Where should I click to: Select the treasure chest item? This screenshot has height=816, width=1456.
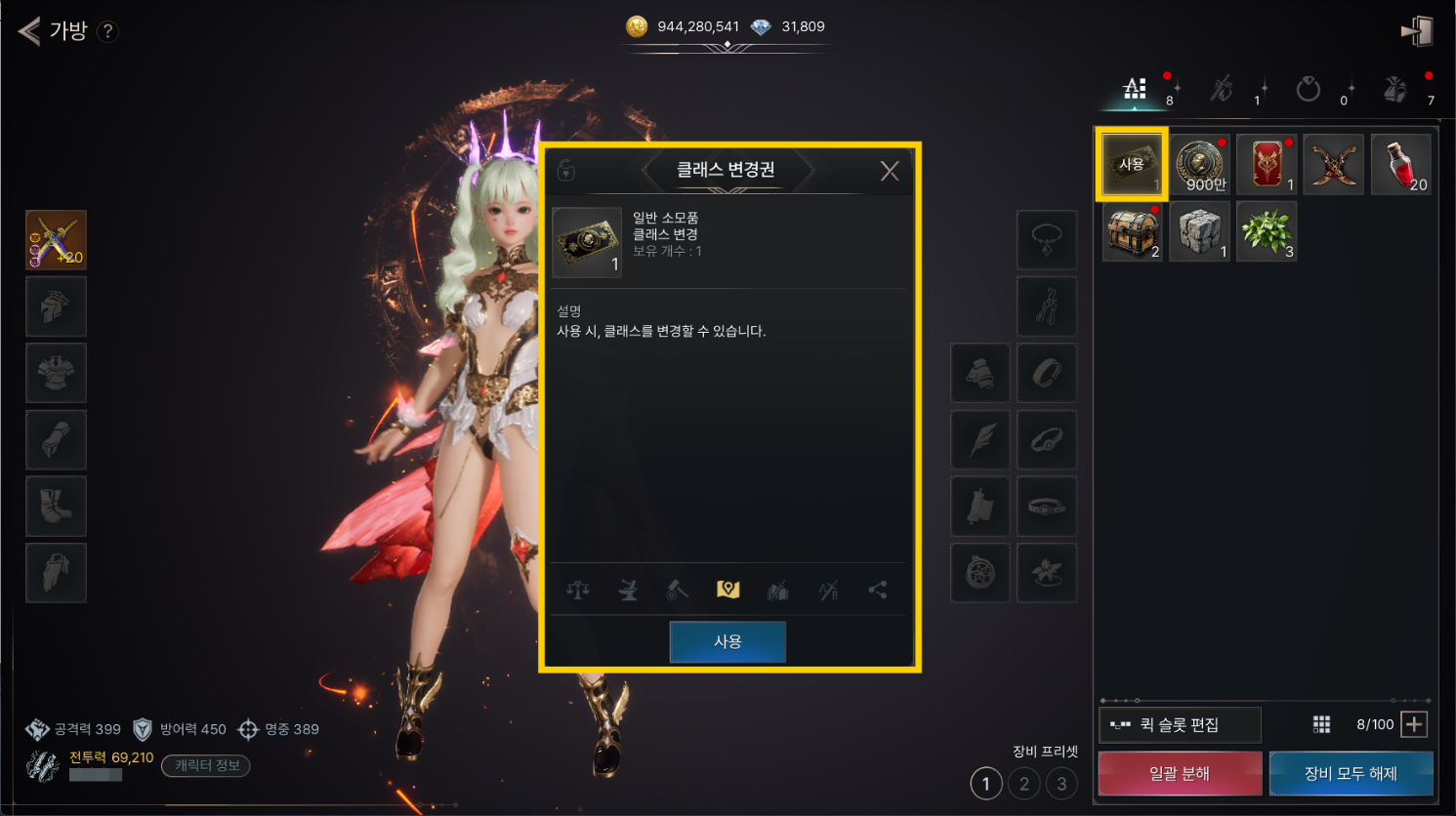[1133, 232]
